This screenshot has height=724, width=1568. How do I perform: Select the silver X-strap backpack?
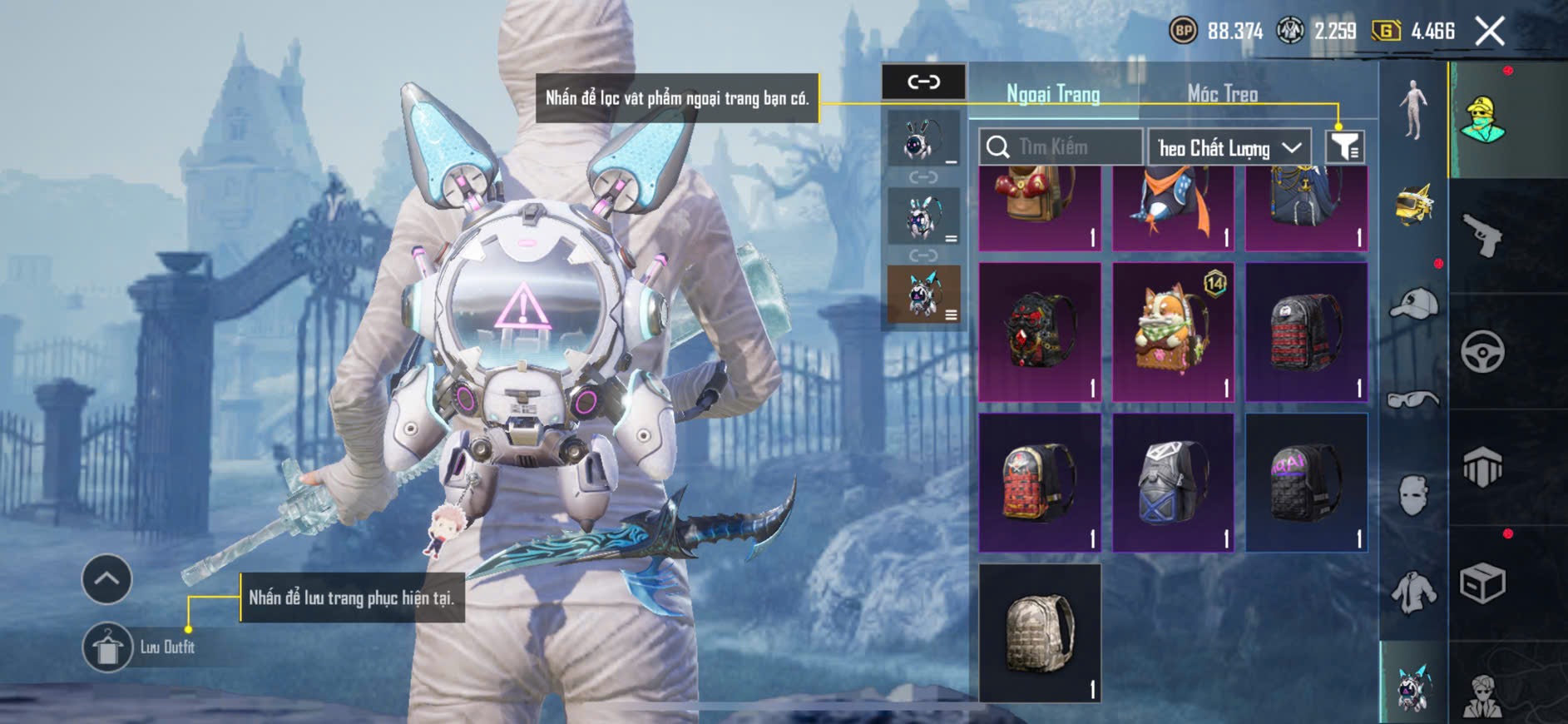tap(1173, 483)
